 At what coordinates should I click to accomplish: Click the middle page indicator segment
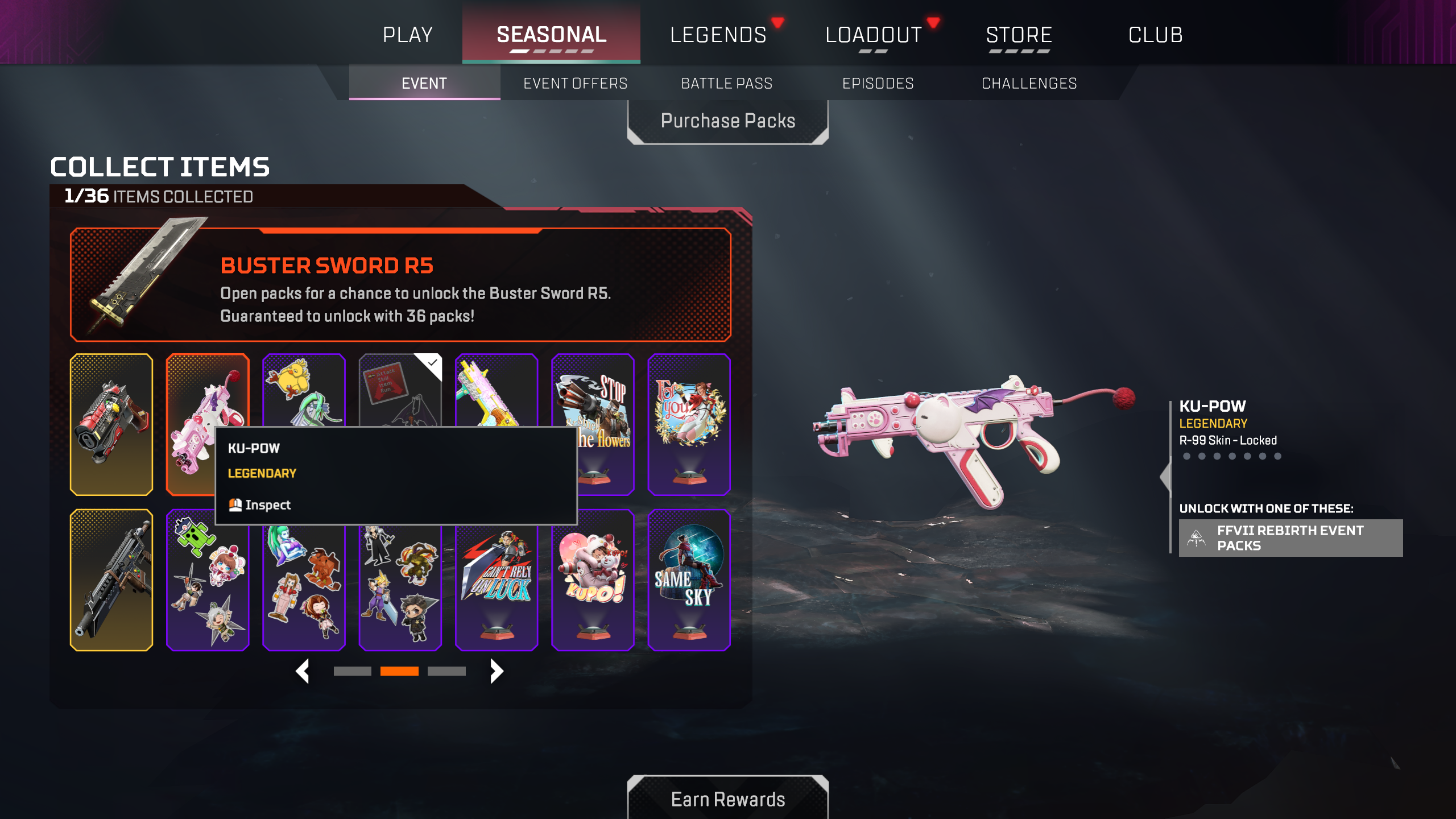pos(400,671)
